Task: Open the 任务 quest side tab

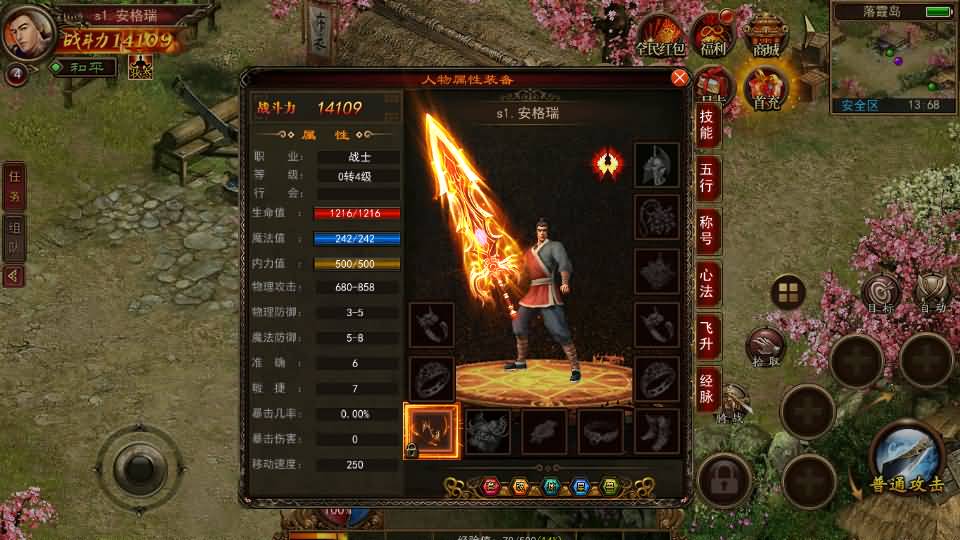Action: pos(14,186)
